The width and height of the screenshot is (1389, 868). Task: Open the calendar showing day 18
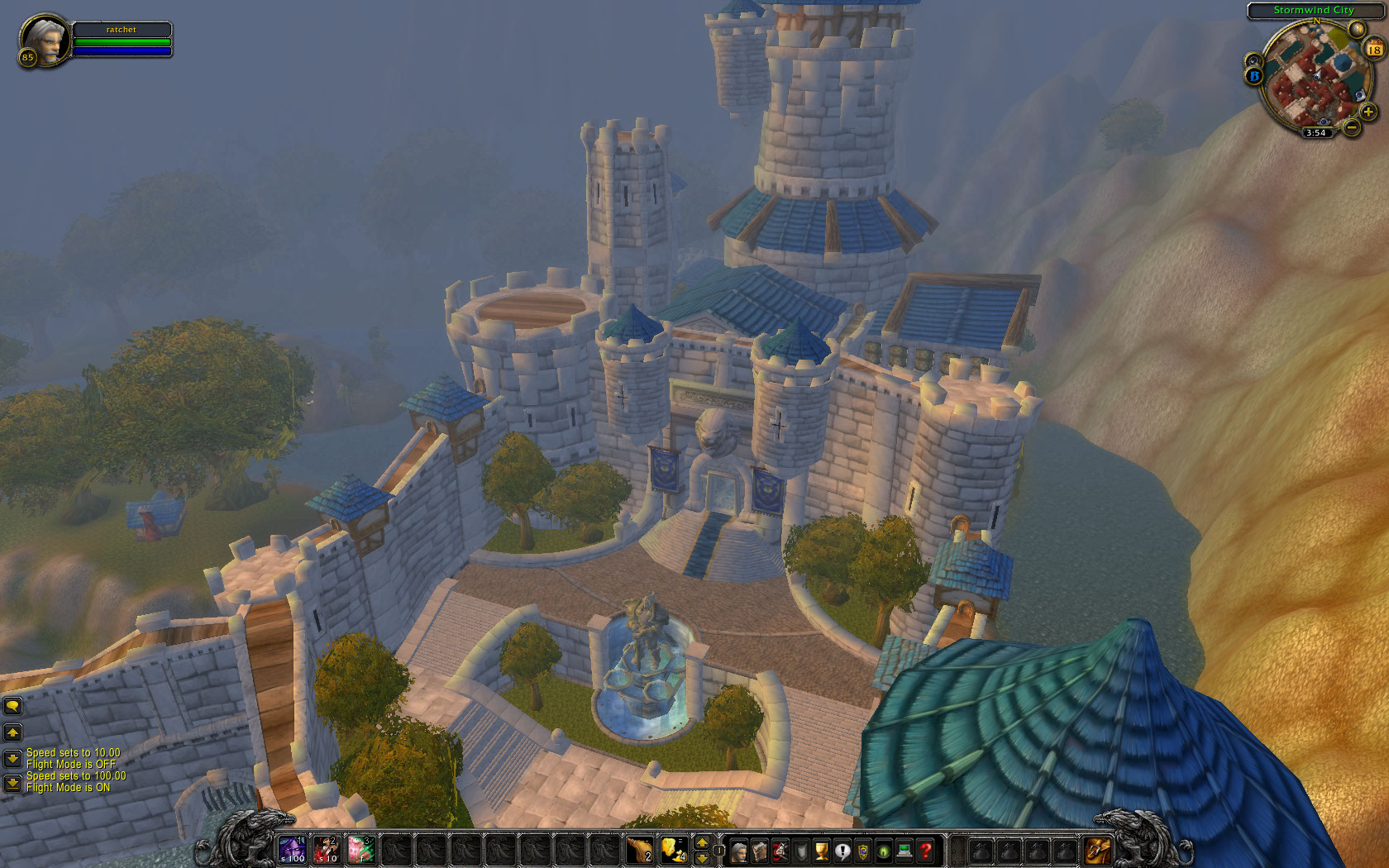pos(1374,50)
